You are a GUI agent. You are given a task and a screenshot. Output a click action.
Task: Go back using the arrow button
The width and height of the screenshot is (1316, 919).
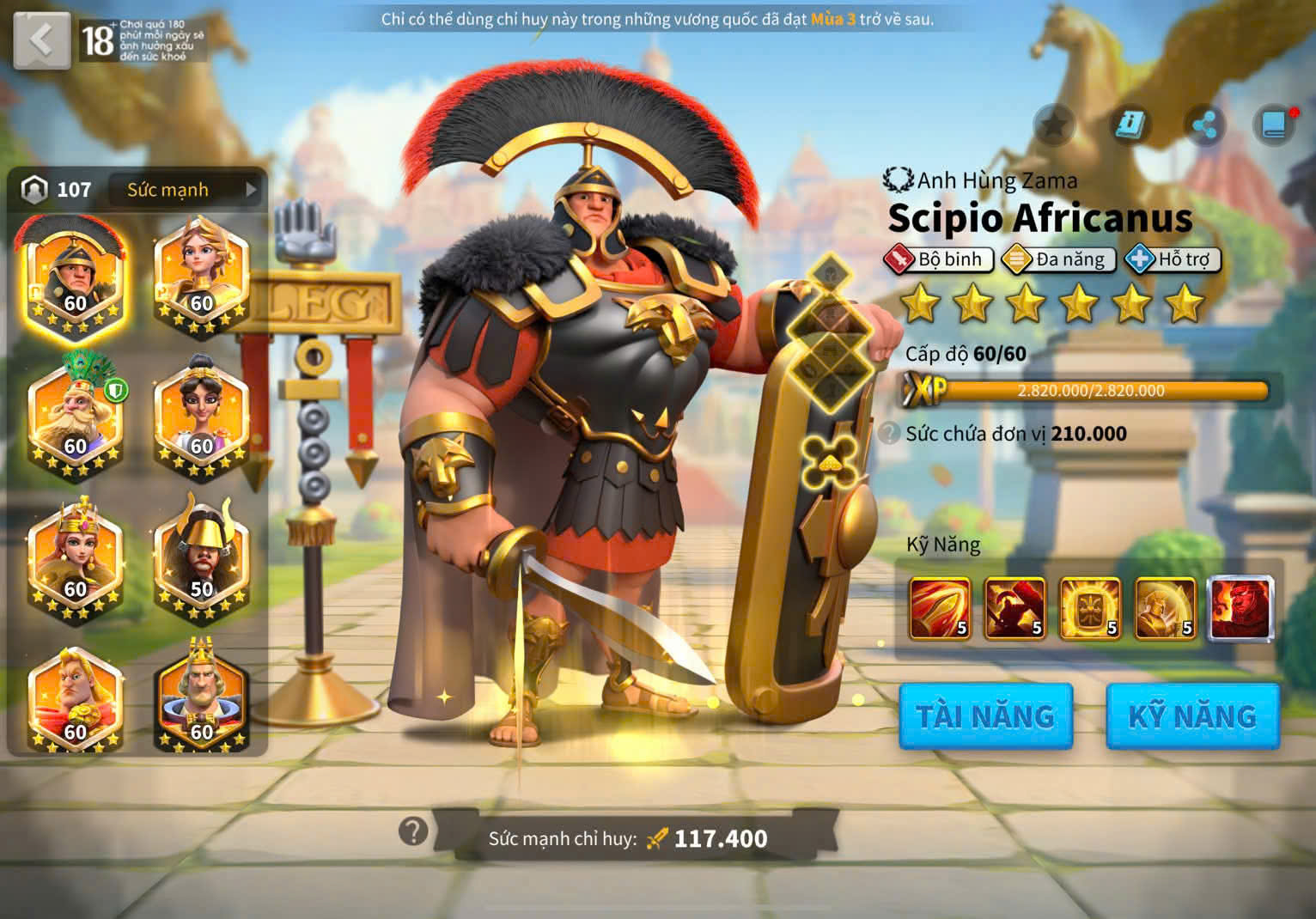[x=41, y=40]
